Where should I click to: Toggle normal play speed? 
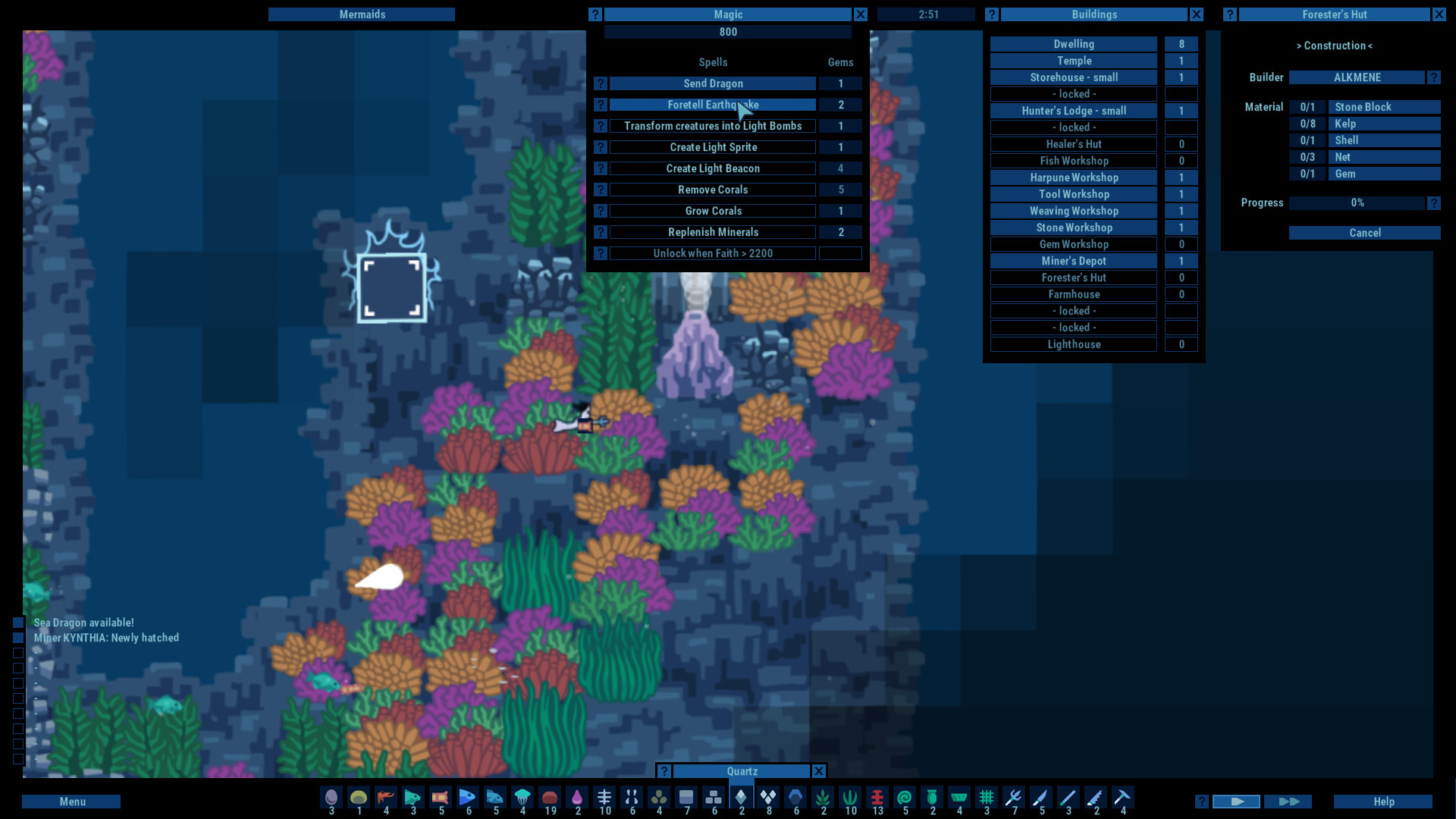[x=1237, y=801]
